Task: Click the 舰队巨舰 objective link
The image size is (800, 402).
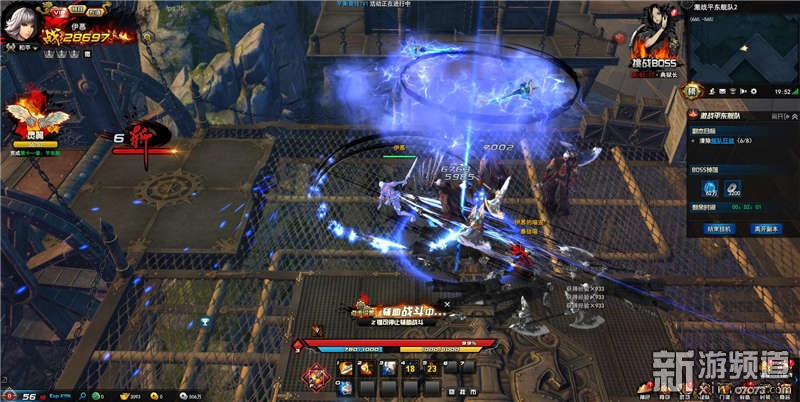Action: coord(723,141)
